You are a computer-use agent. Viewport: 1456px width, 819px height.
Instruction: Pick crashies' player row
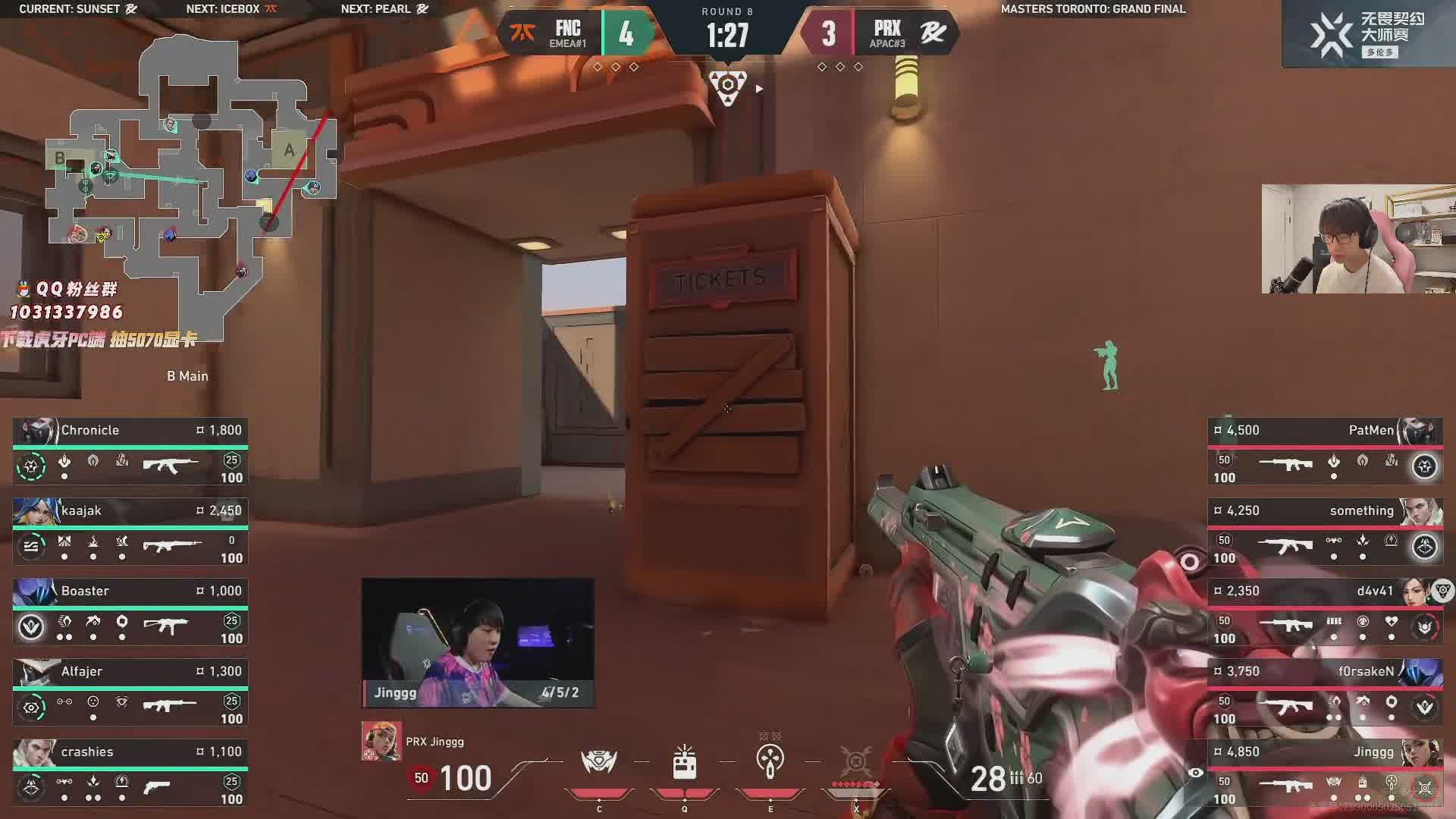[130, 773]
